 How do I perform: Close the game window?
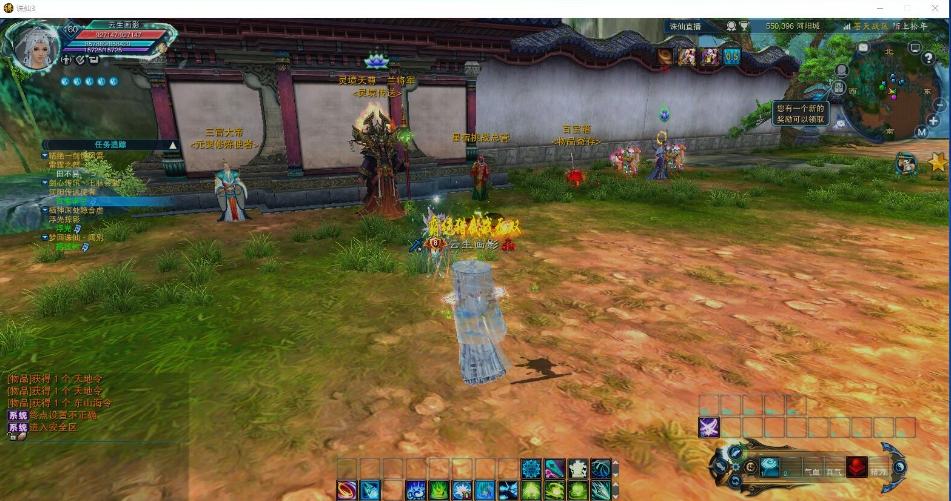coord(934,8)
